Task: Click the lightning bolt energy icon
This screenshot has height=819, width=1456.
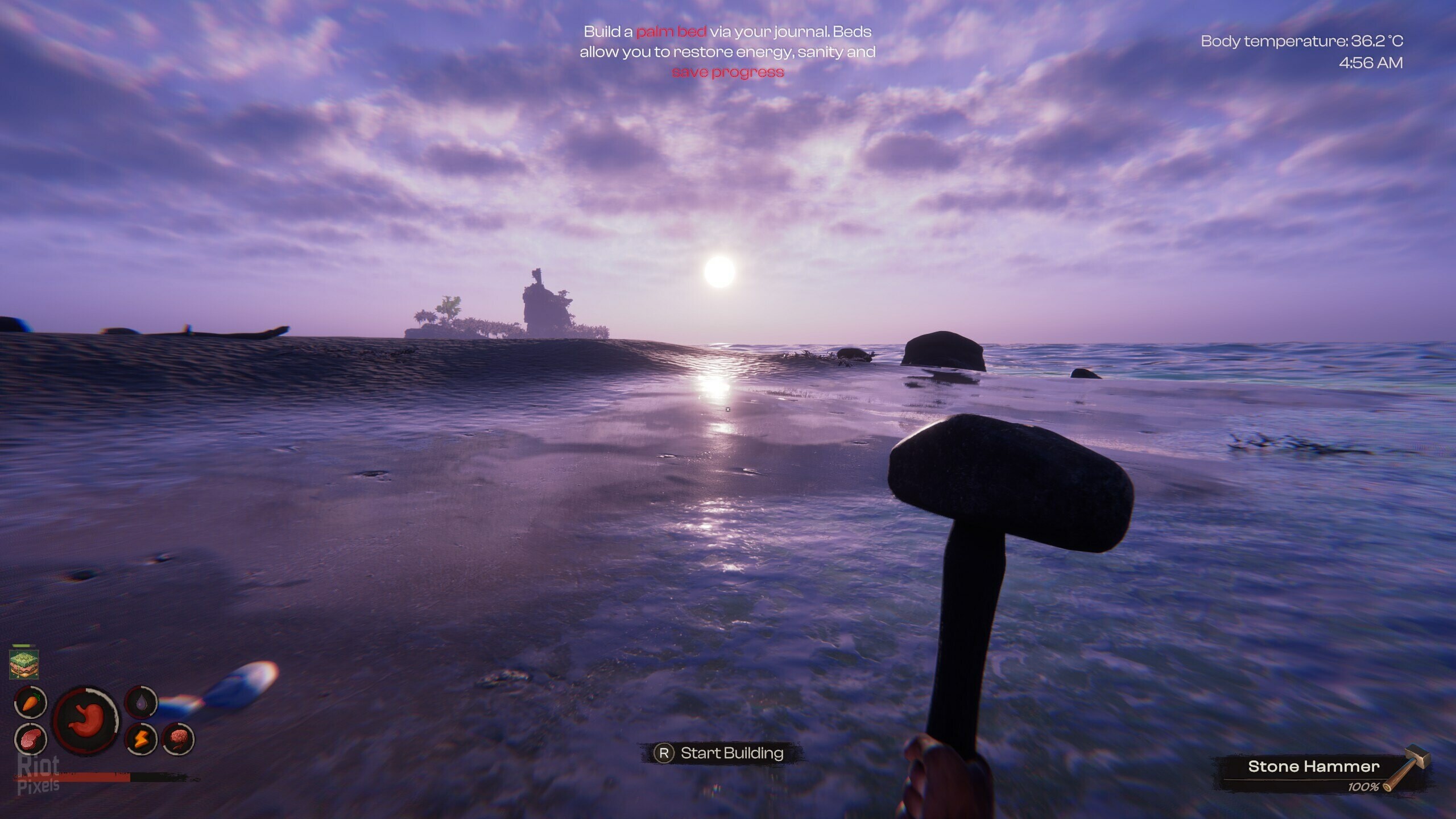Action: [x=140, y=739]
